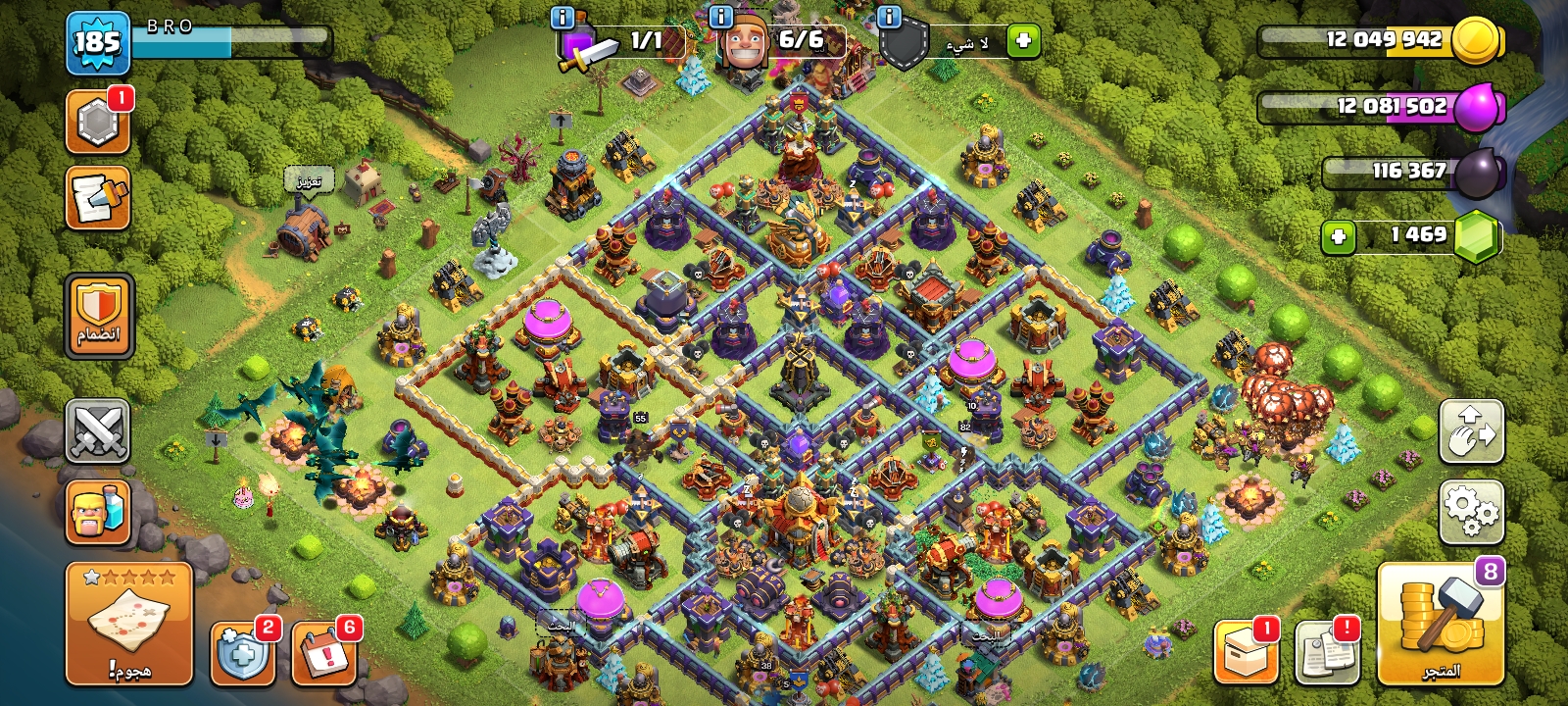Open the quill and paper button
1568x706 pixels.
pos(98,198)
